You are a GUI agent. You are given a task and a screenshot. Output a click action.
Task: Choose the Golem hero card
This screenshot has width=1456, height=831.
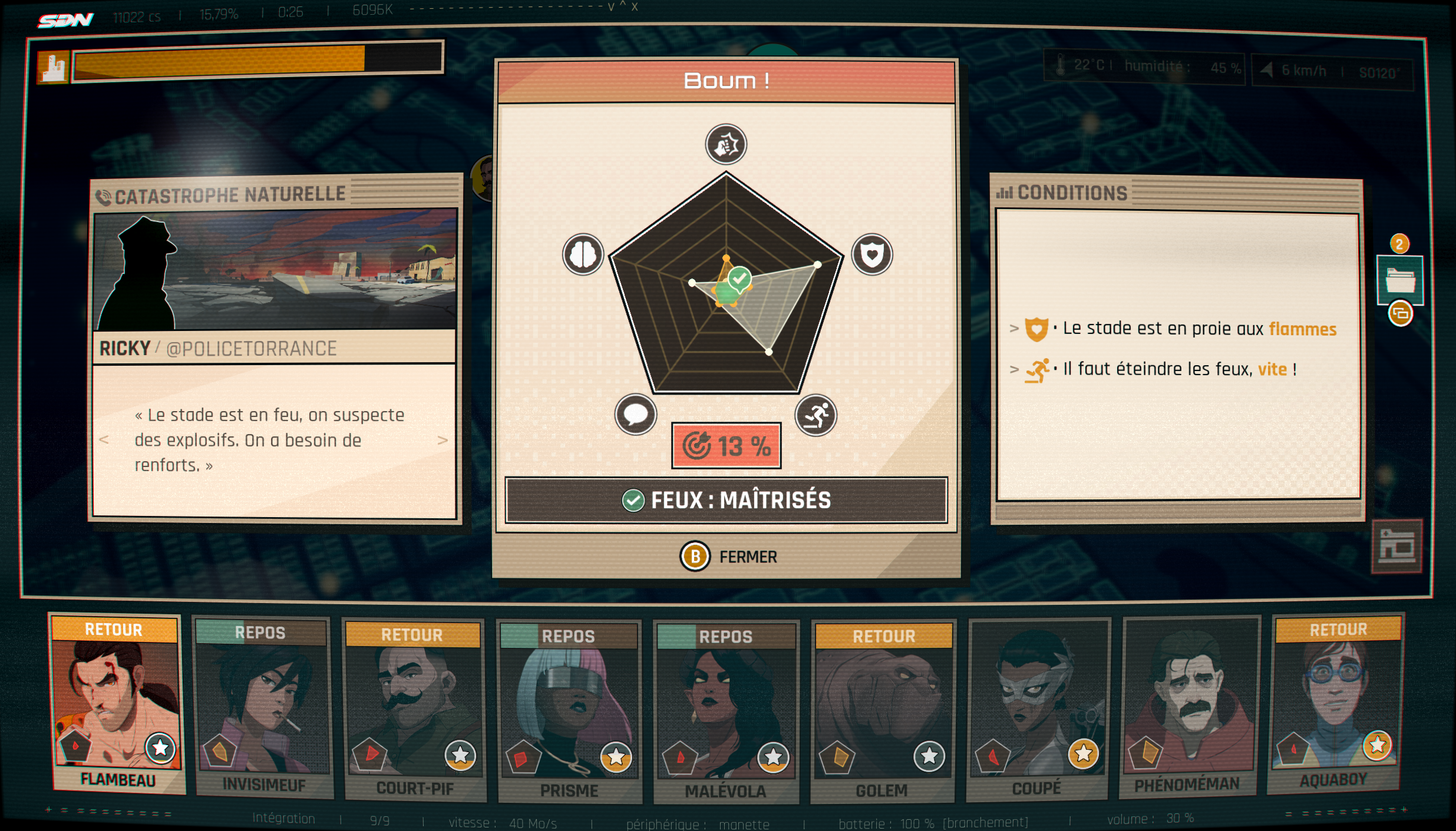pos(883,710)
